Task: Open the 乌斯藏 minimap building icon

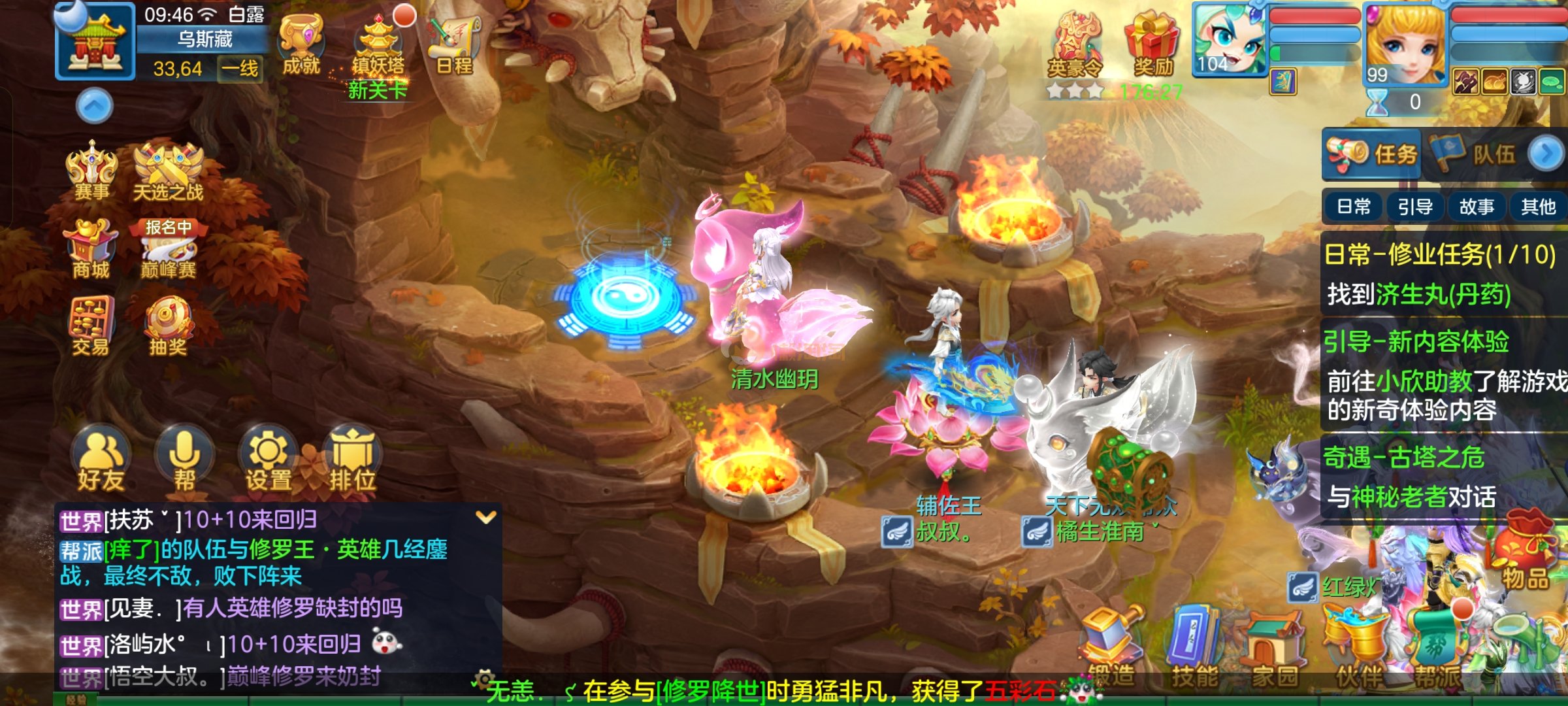Action: tap(95, 42)
